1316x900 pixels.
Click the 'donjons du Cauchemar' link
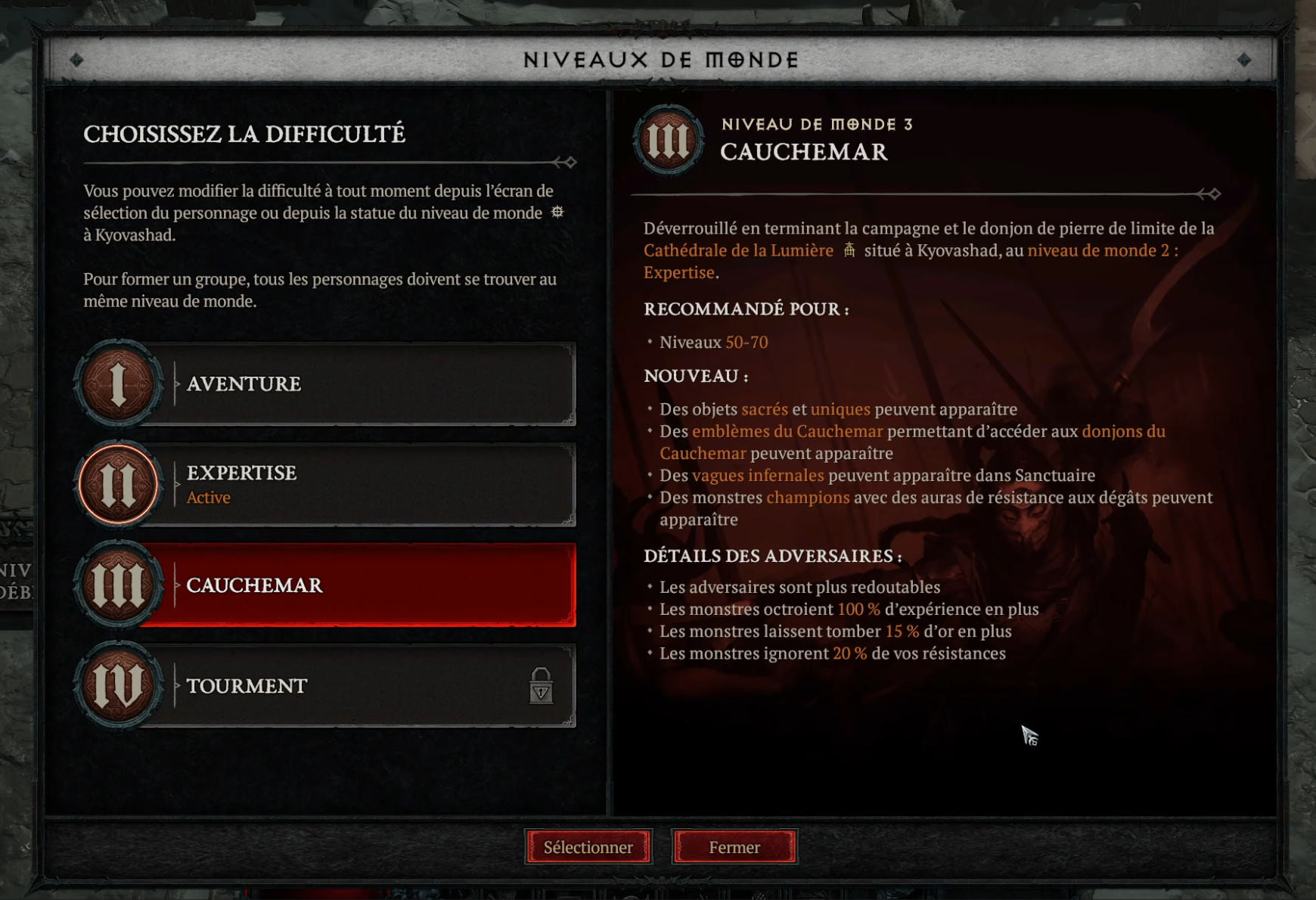[x=1123, y=431]
